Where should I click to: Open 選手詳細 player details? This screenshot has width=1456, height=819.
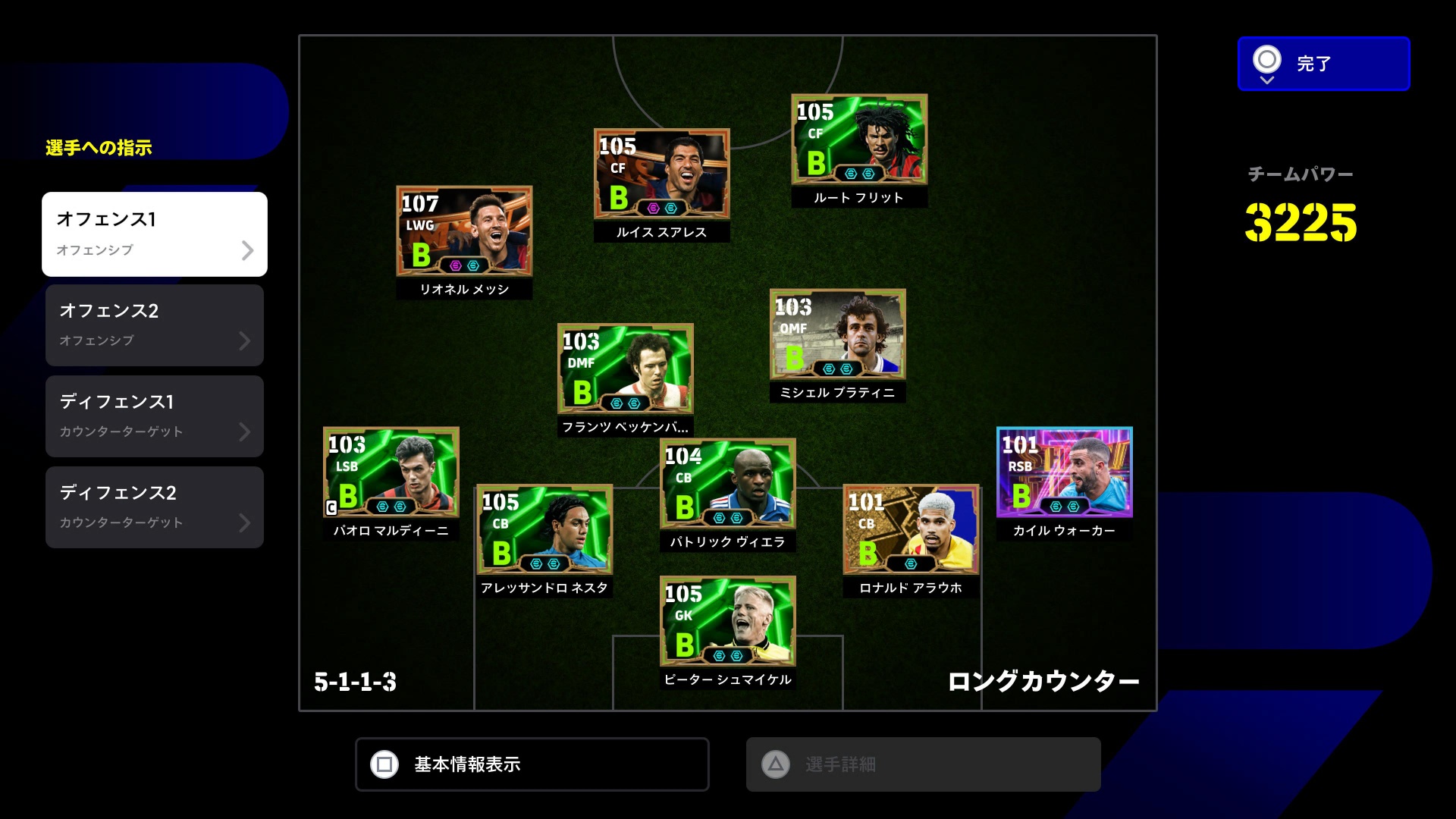tap(923, 764)
